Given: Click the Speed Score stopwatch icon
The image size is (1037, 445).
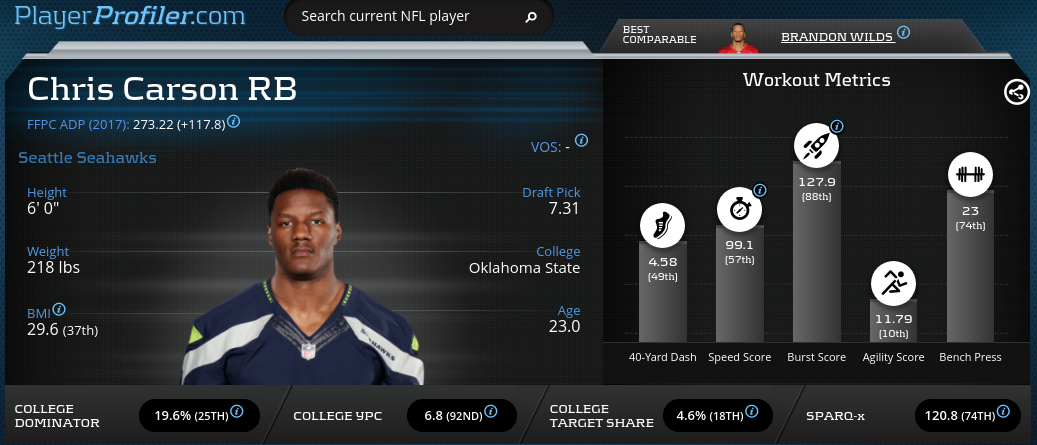Looking at the screenshot, I should click(x=740, y=211).
